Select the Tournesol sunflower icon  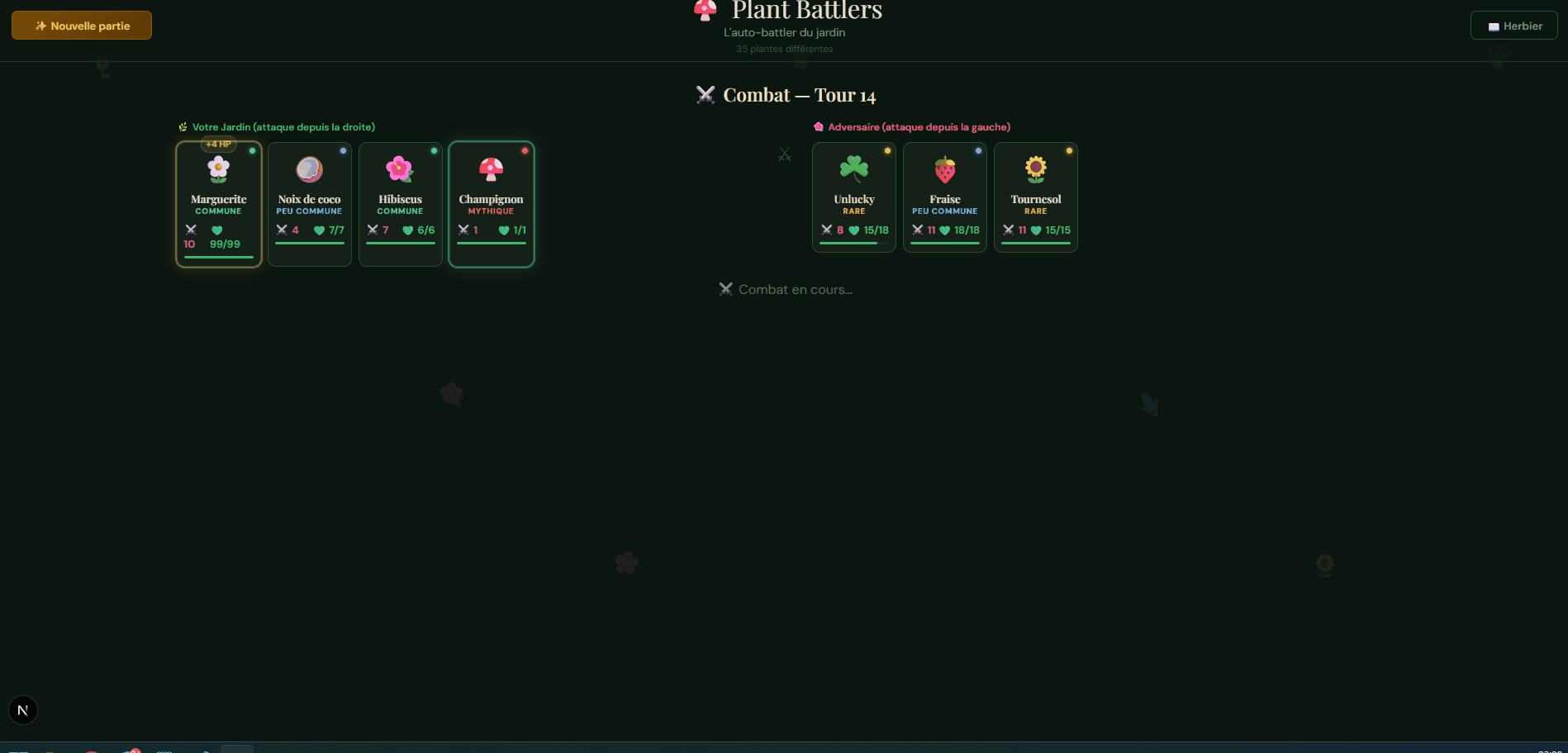[1035, 169]
